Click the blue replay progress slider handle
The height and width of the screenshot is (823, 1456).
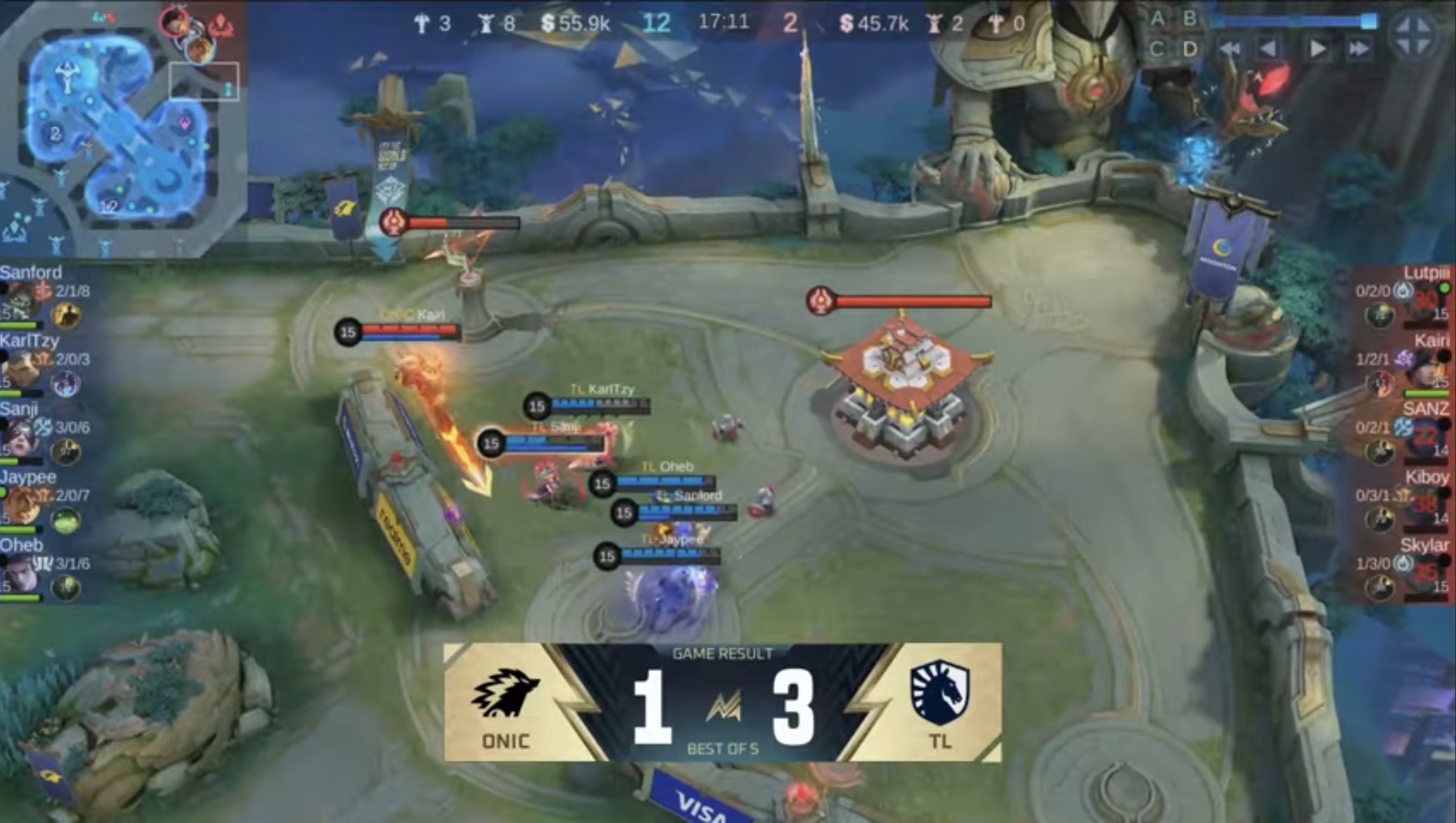pyautogui.click(x=1368, y=21)
